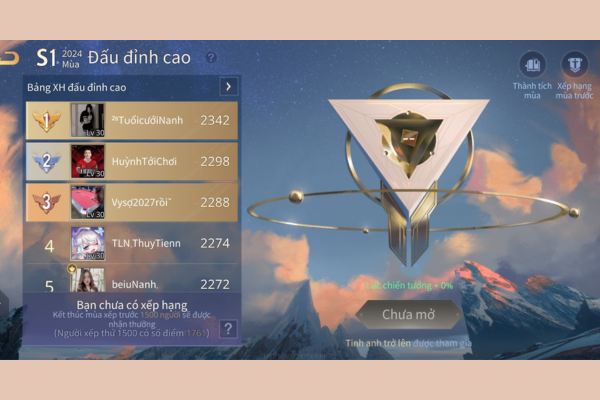Open help icon beside Đấu đỉnh cao title
Screen dimensions: 600x400
pyautogui.click(x=211, y=57)
